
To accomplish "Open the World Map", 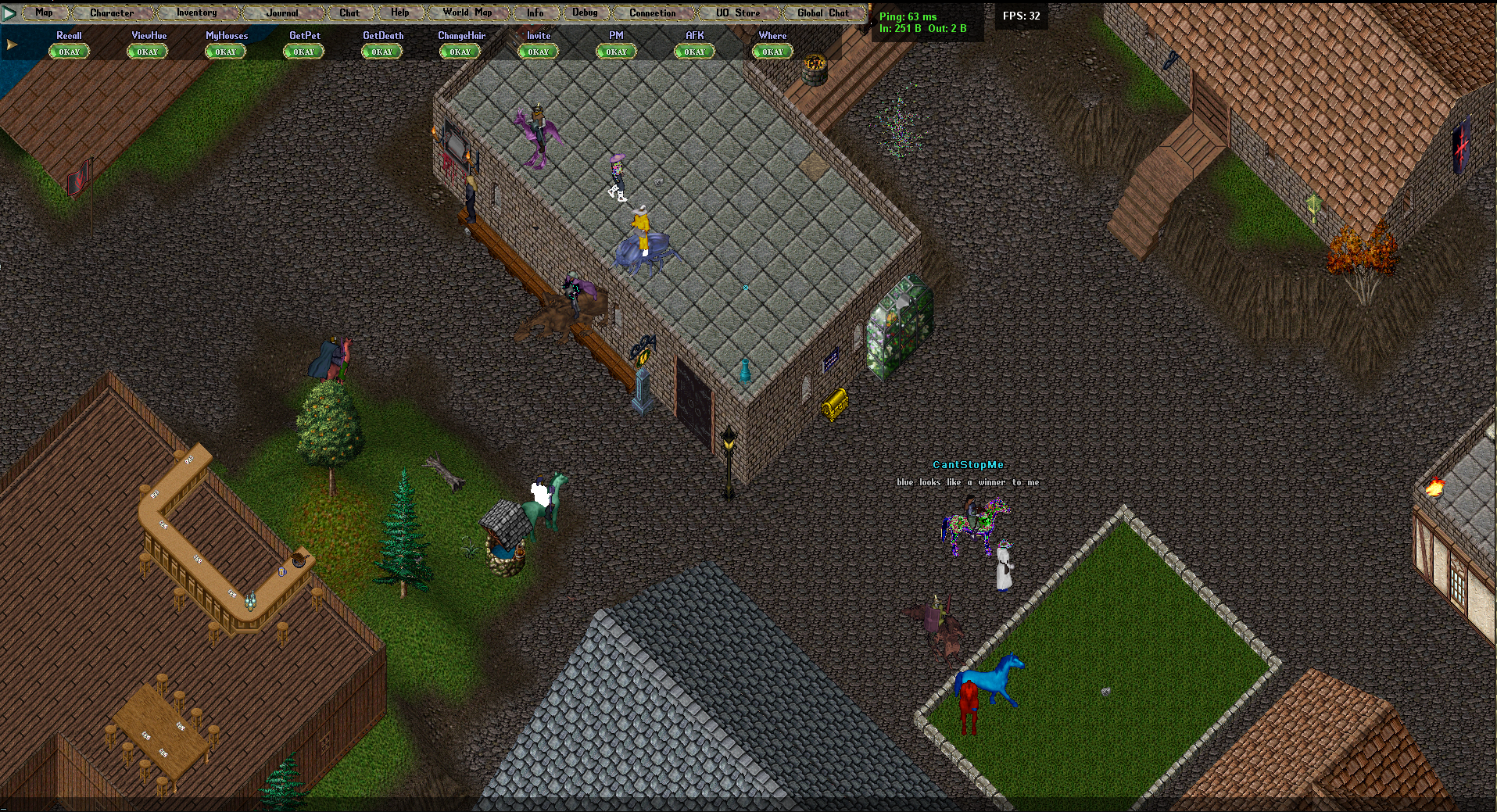I will coord(467,13).
